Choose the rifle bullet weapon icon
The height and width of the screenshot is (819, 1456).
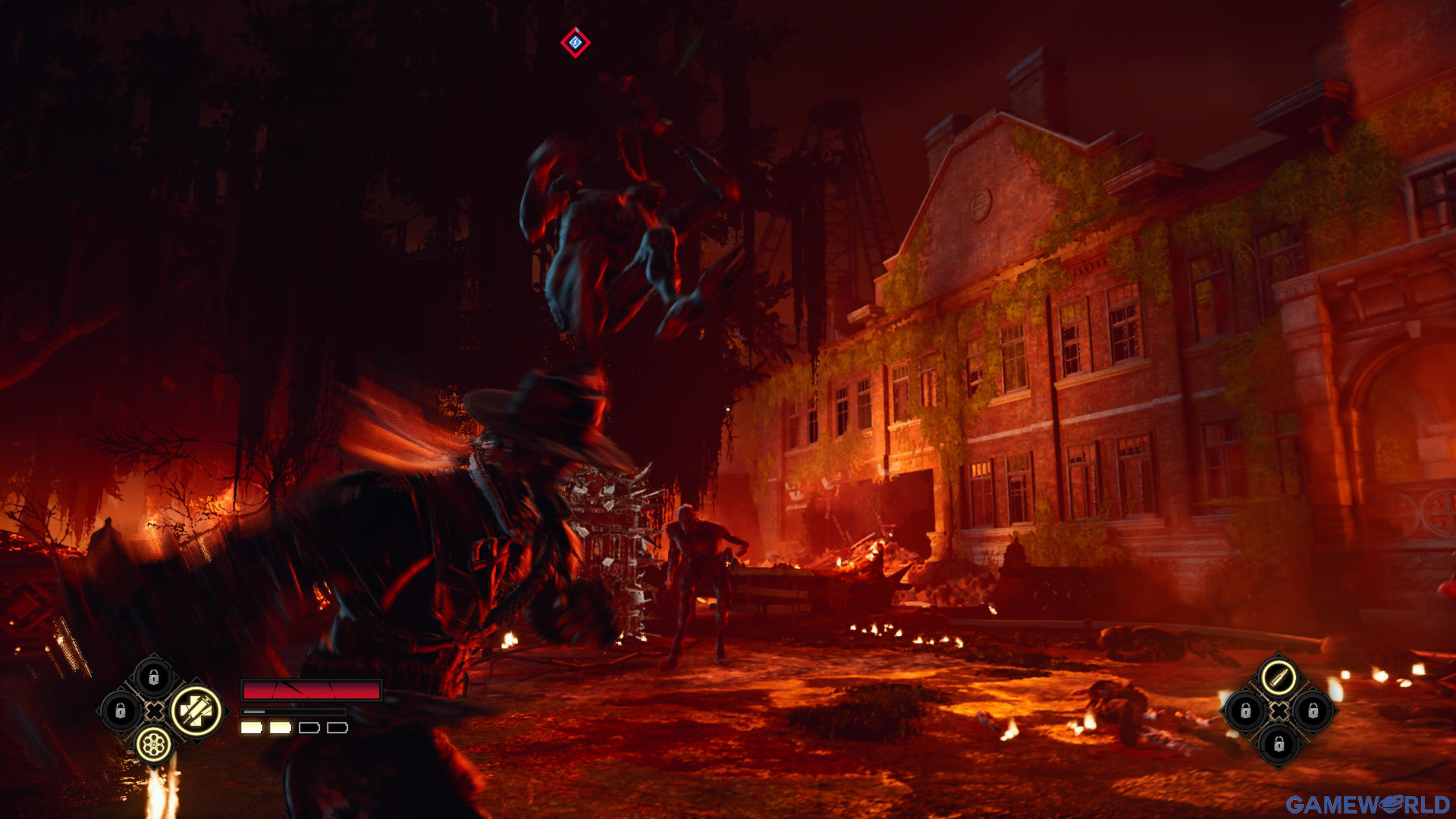1279,676
